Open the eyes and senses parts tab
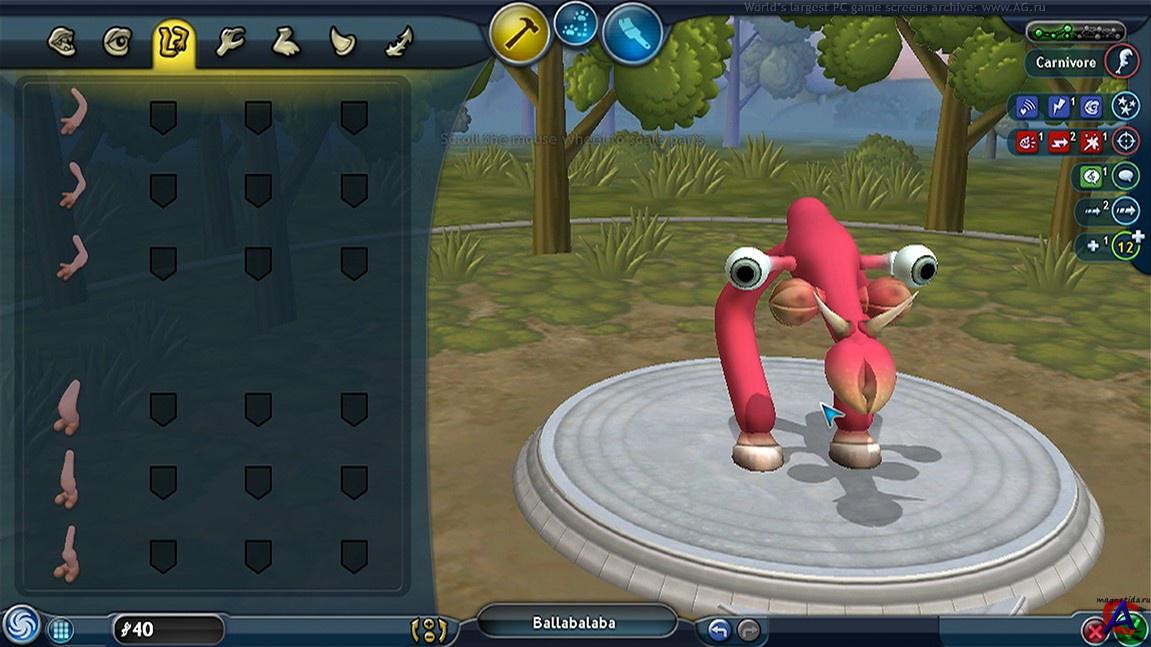This screenshot has width=1151, height=647. [x=117, y=43]
